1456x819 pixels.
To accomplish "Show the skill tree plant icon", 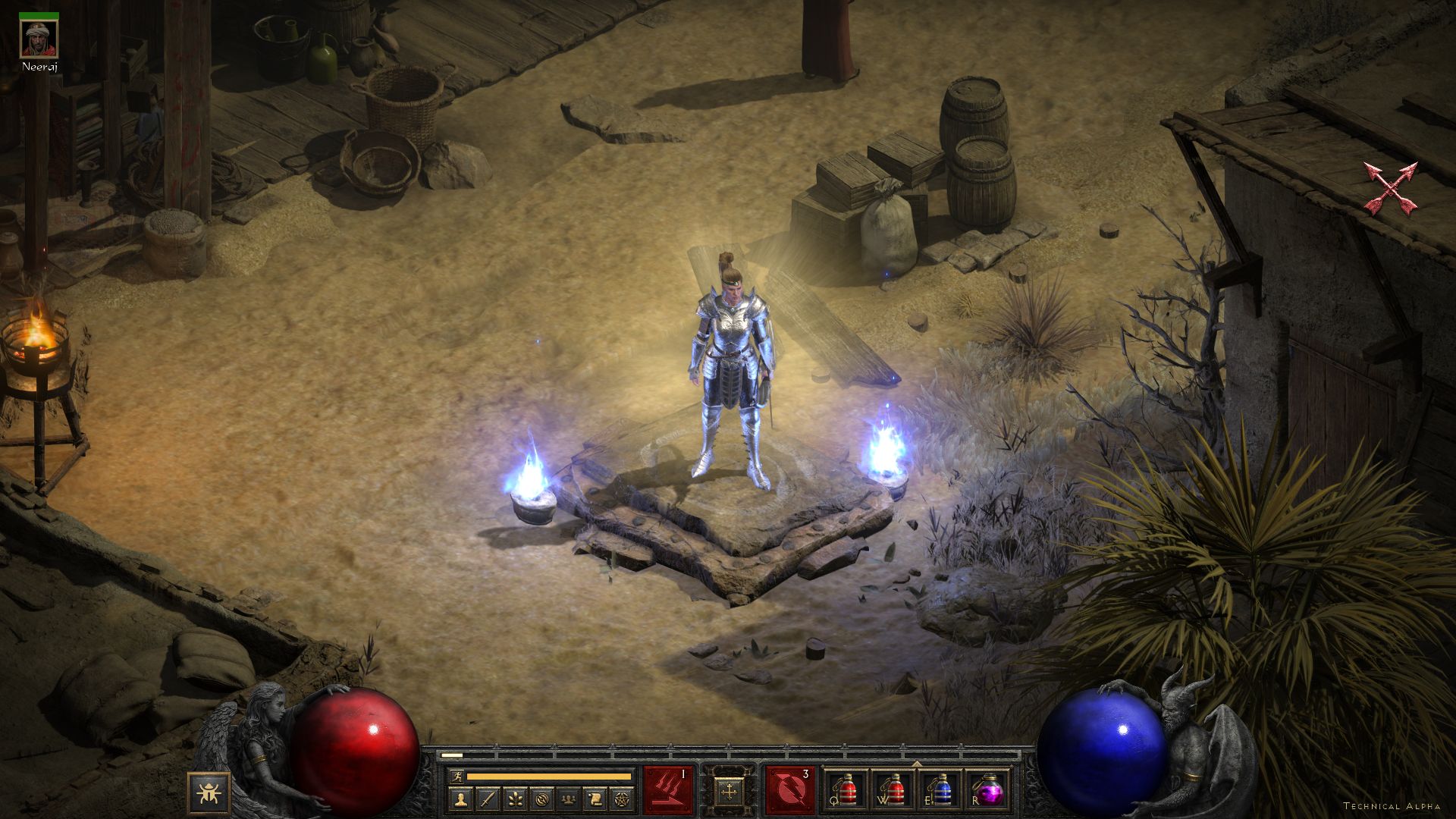I will click(x=514, y=799).
